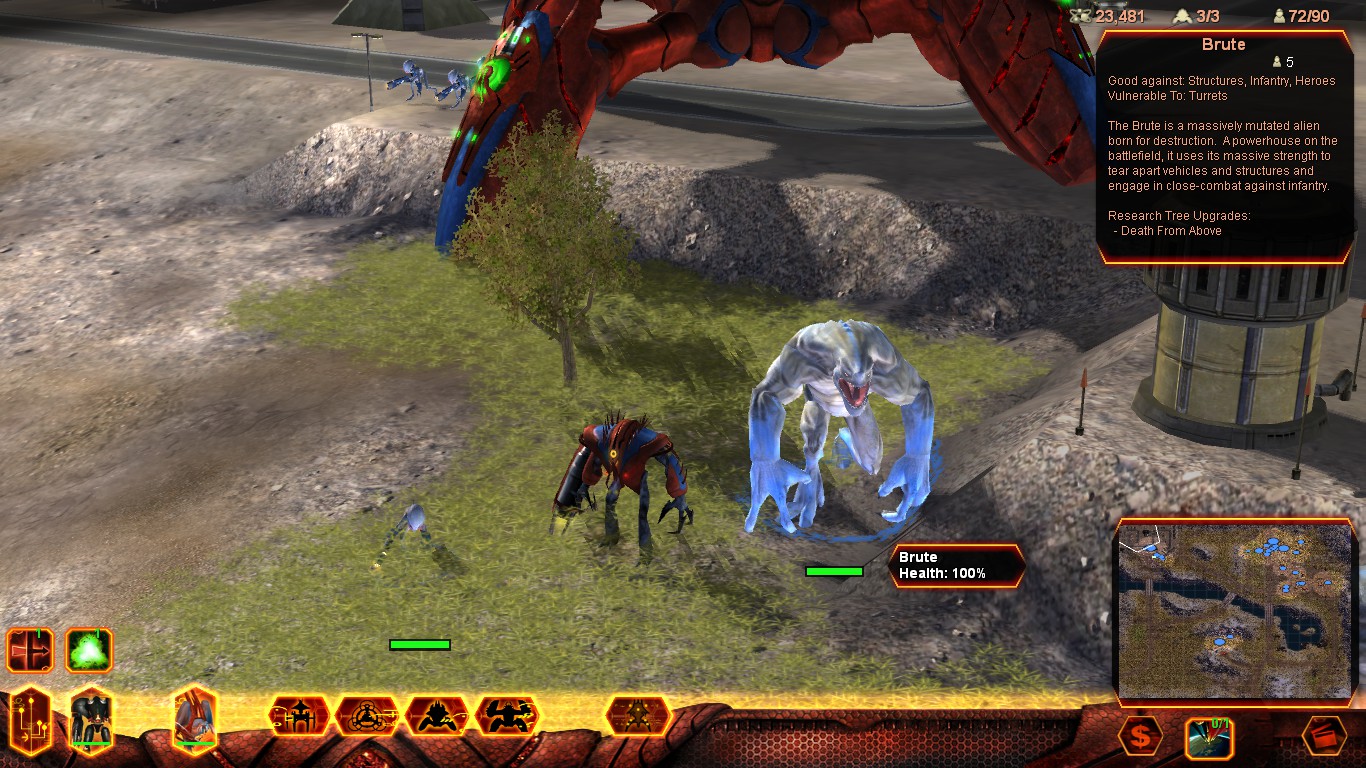Activate the red arrow ability icon
The width and height of the screenshot is (1366, 768).
click(x=29, y=650)
